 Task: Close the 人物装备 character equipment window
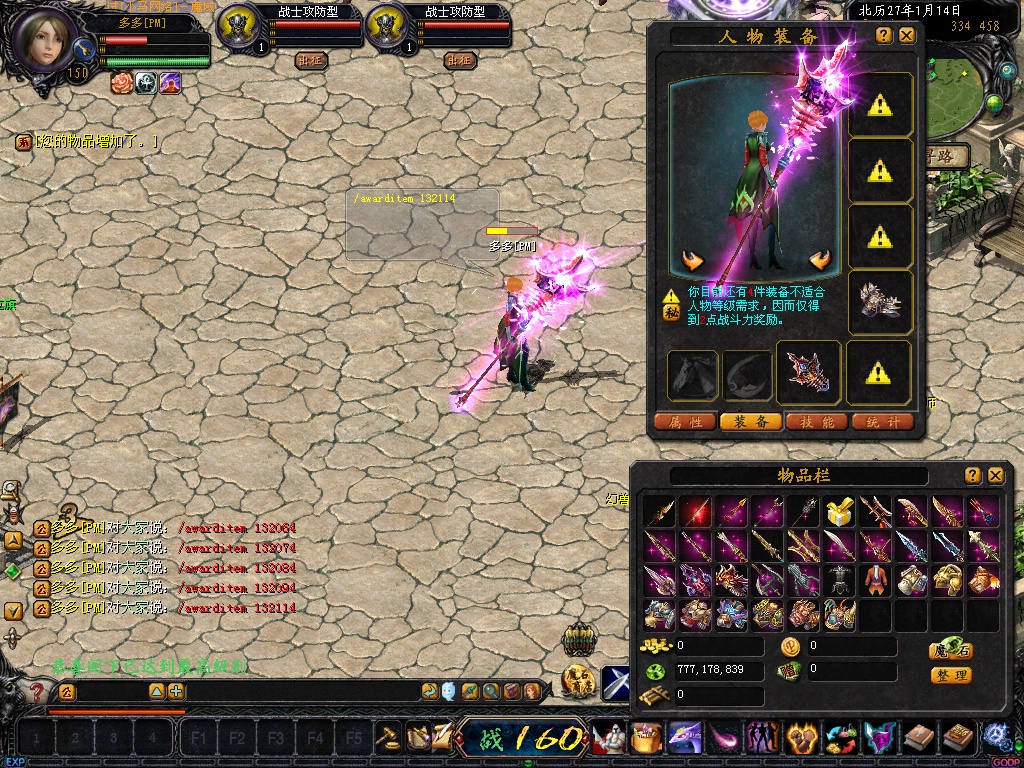(906, 35)
